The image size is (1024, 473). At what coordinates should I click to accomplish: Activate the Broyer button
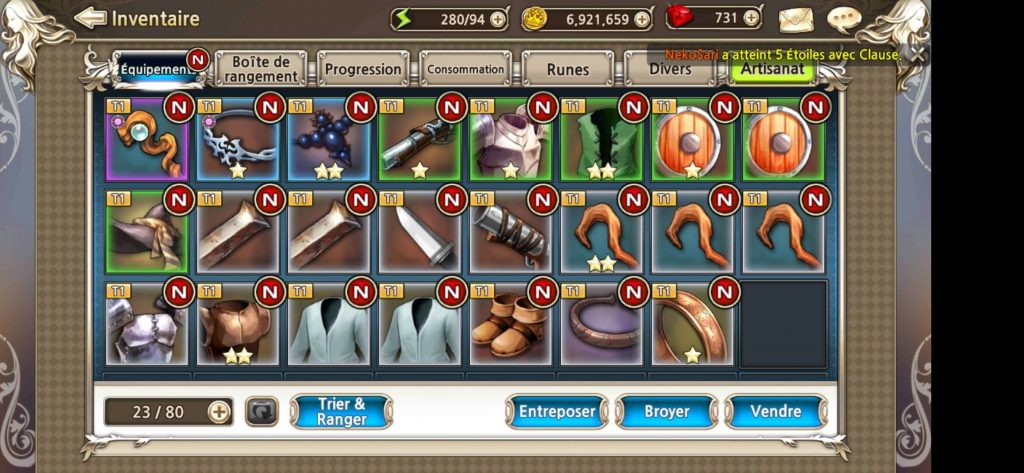click(666, 411)
